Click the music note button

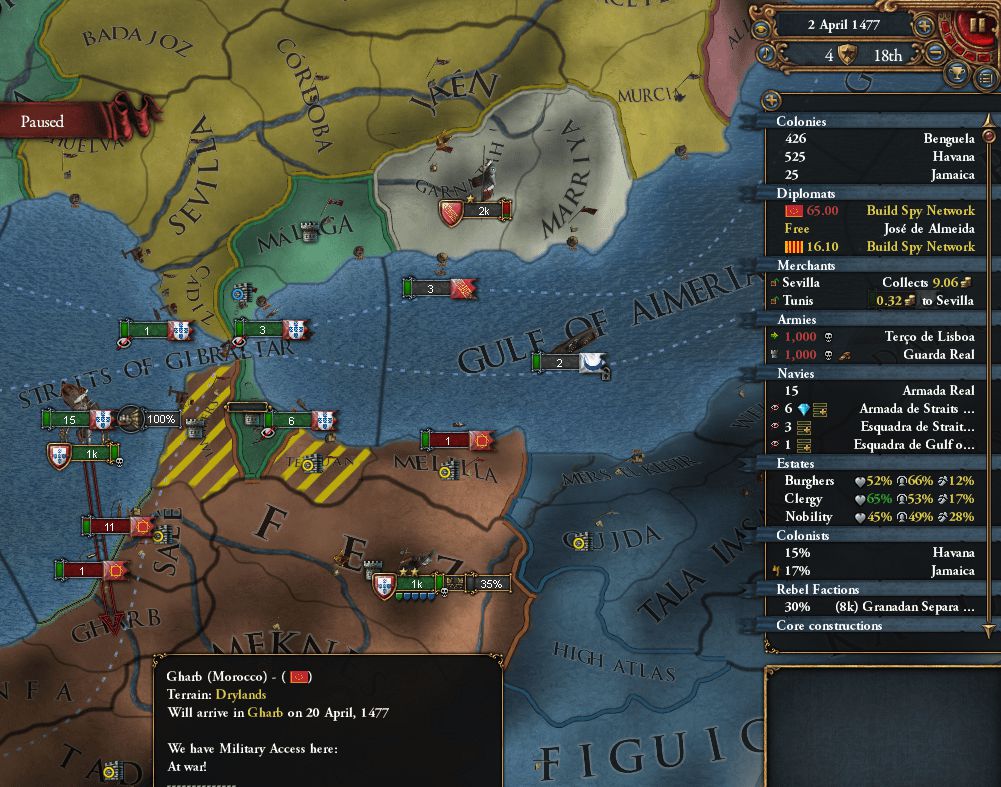coord(764,54)
